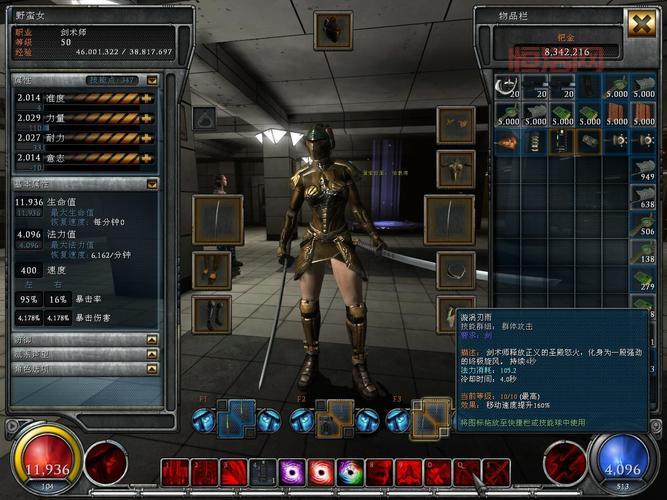
Task: Collapse the 属性 attributes section
Action: [x=152, y=80]
